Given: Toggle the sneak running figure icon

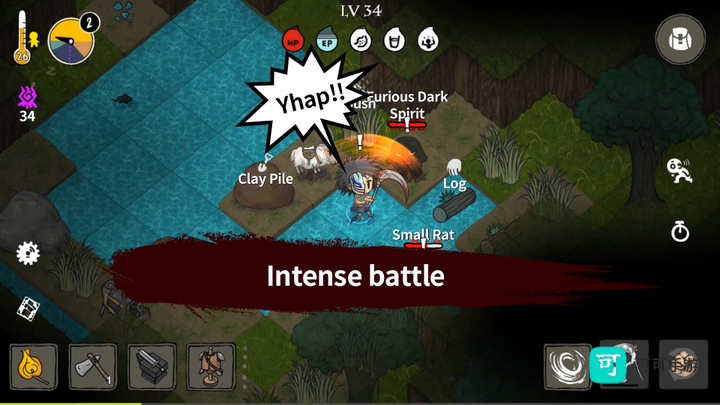Looking at the screenshot, I should pyautogui.click(x=680, y=170).
